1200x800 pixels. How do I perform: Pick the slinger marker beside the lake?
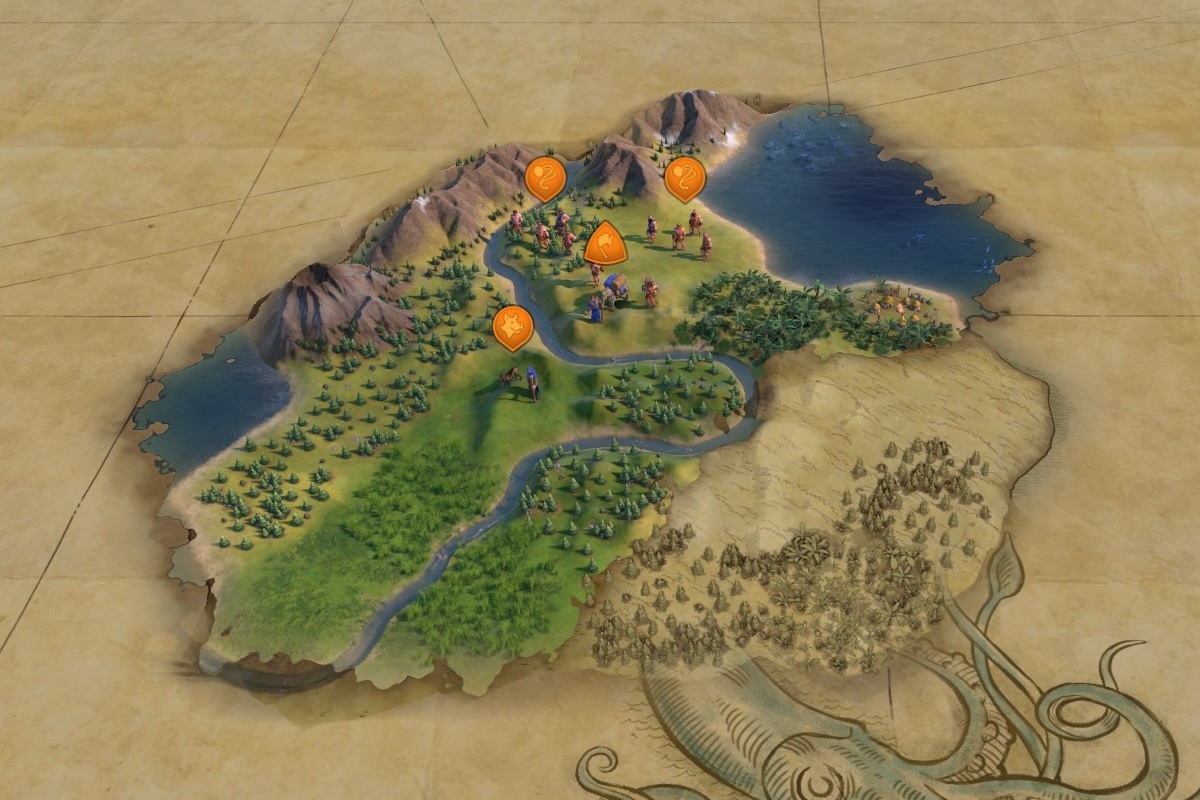point(685,178)
